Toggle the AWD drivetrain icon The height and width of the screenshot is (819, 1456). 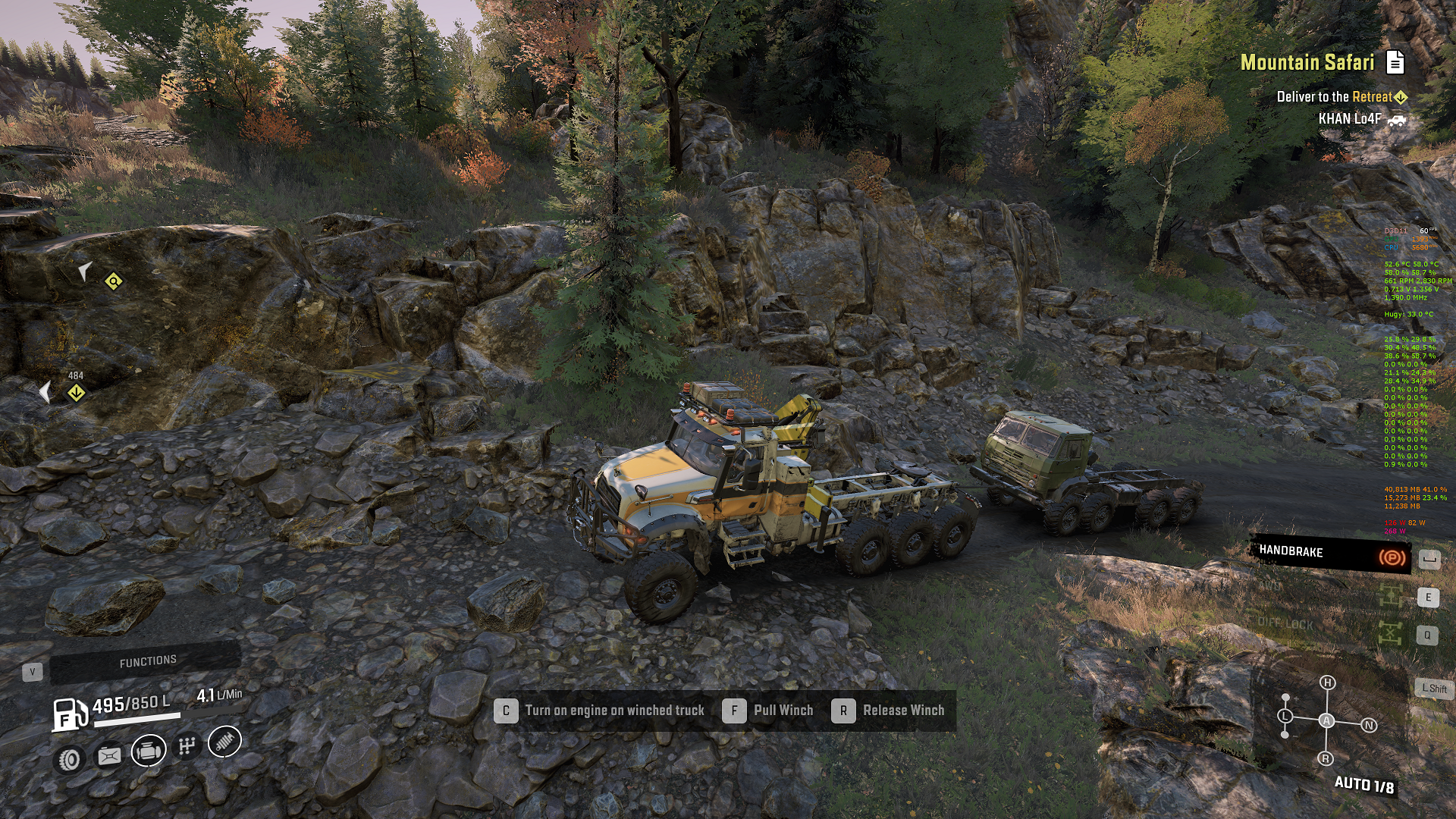tap(1390, 596)
